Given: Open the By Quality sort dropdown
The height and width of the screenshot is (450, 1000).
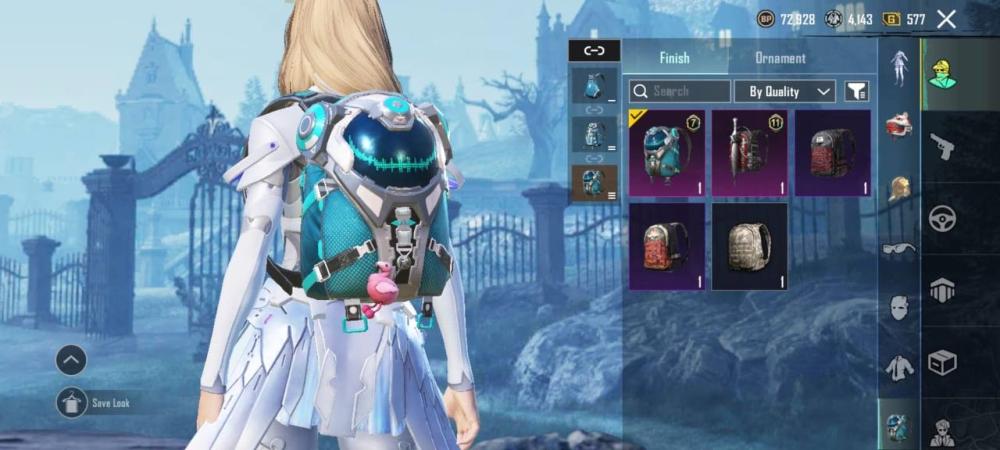Looking at the screenshot, I should pyautogui.click(x=784, y=91).
